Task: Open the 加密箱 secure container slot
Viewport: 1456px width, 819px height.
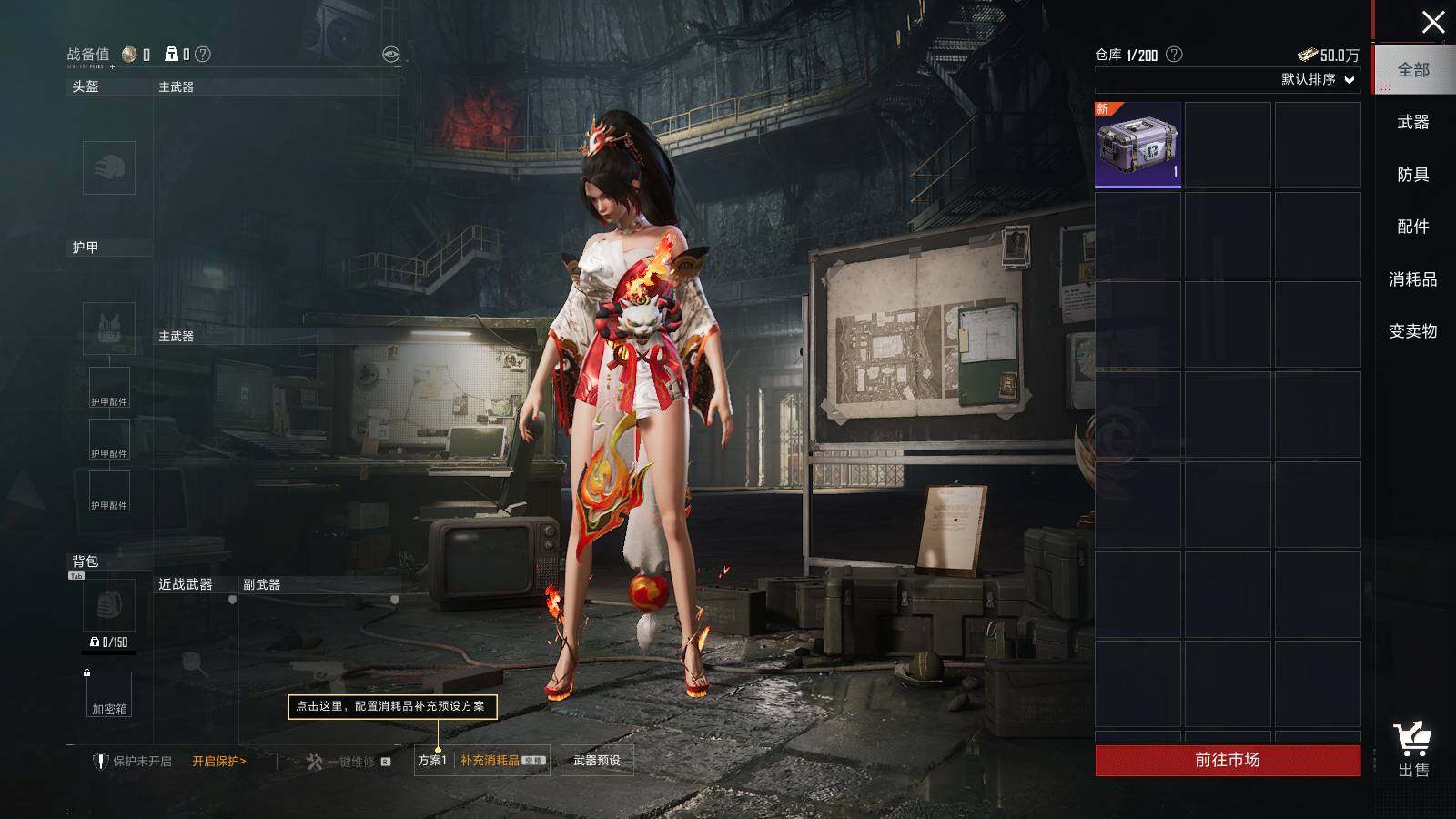Action: 109,694
